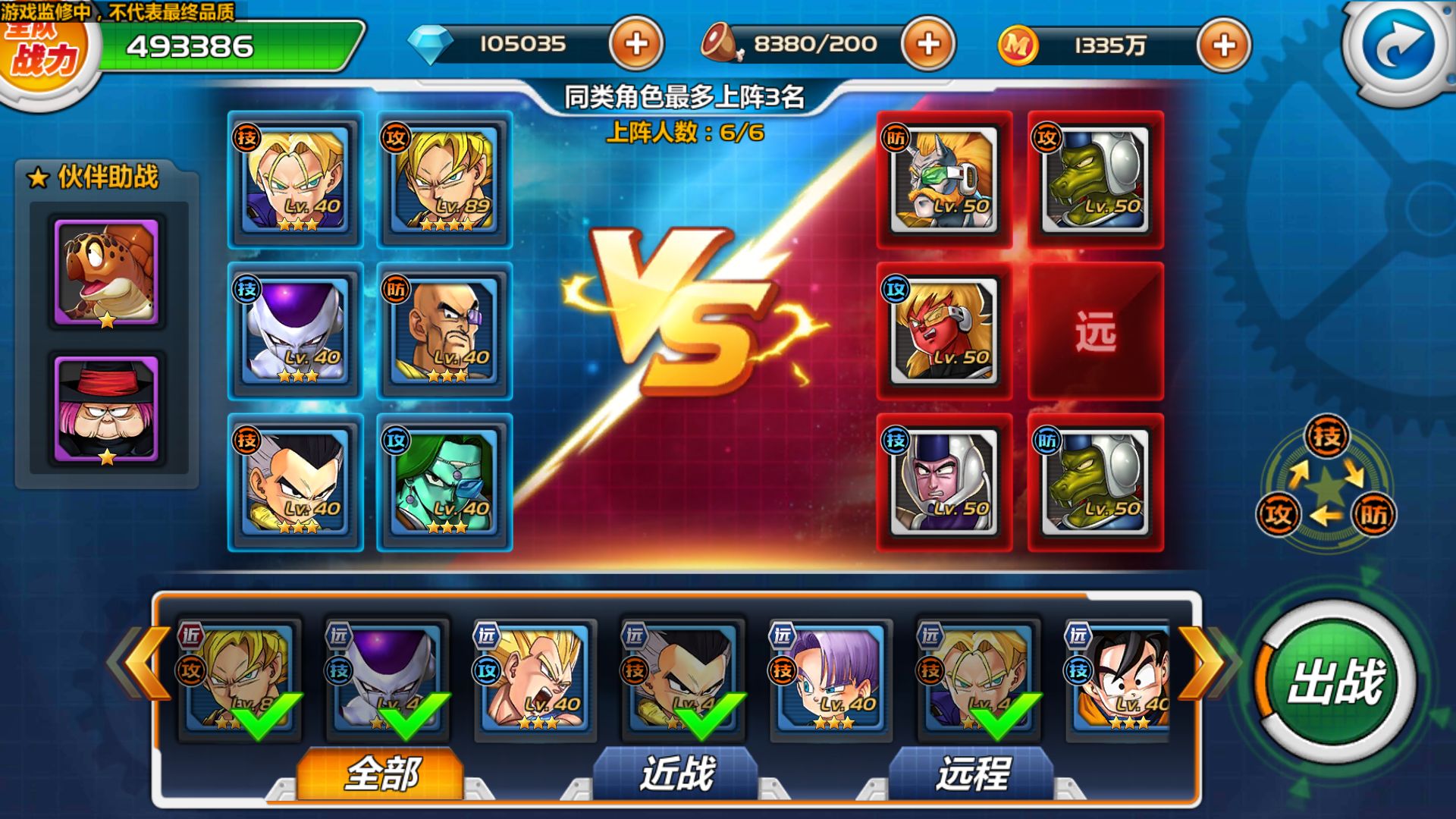Open the 远程 ranged characters tab
Viewport: 1456px width, 819px height.
(972, 773)
